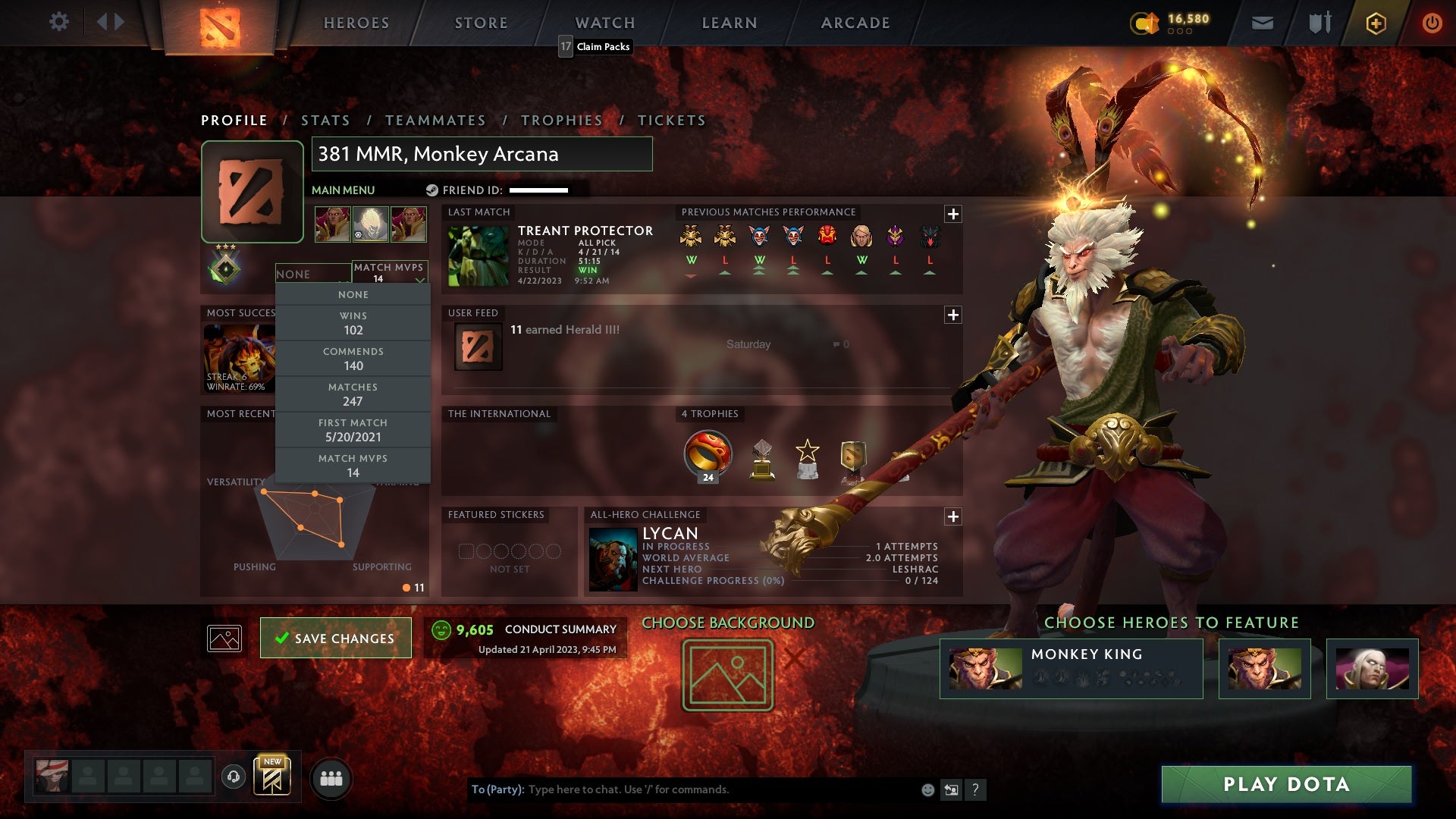1456x819 pixels.
Task: Click the emoticon icon in the chat bar
Action: pyautogui.click(x=927, y=789)
